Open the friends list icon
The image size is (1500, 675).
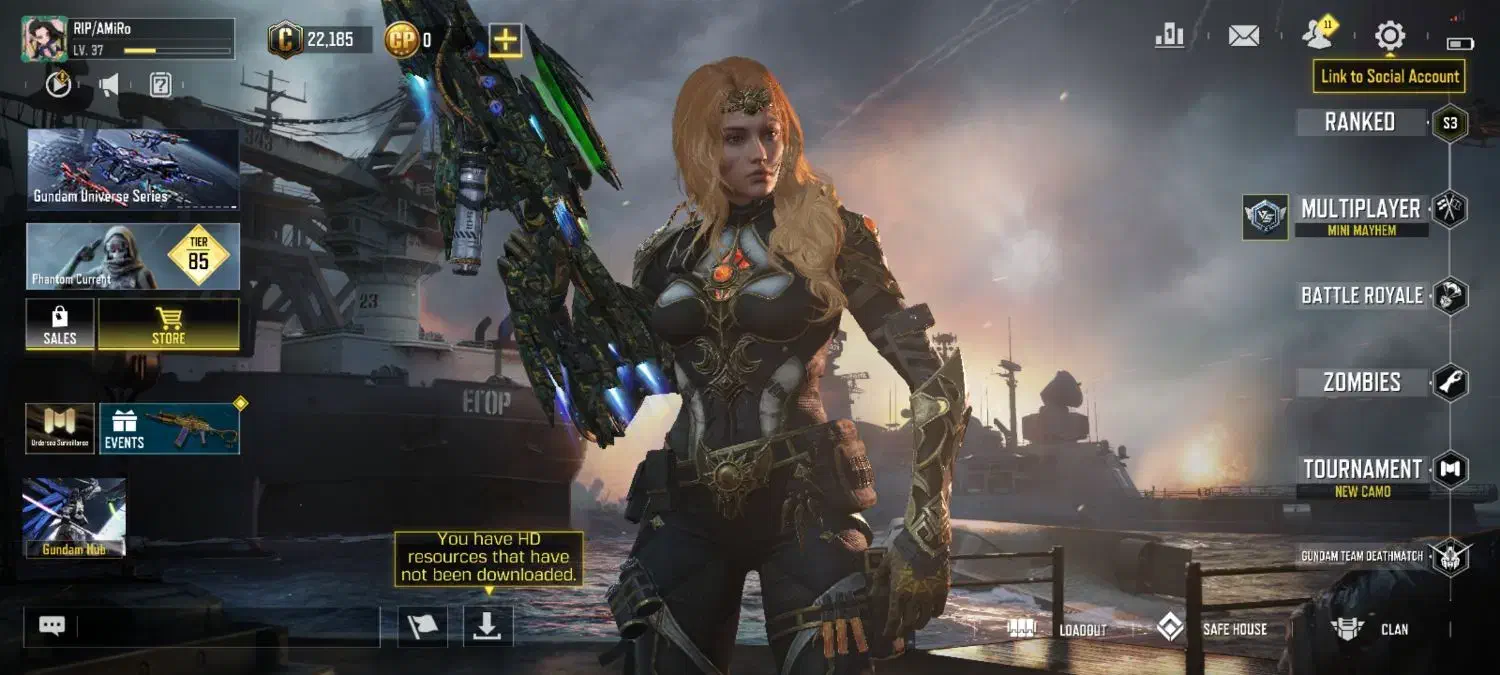pyautogui.click(x=1317, y=36)
